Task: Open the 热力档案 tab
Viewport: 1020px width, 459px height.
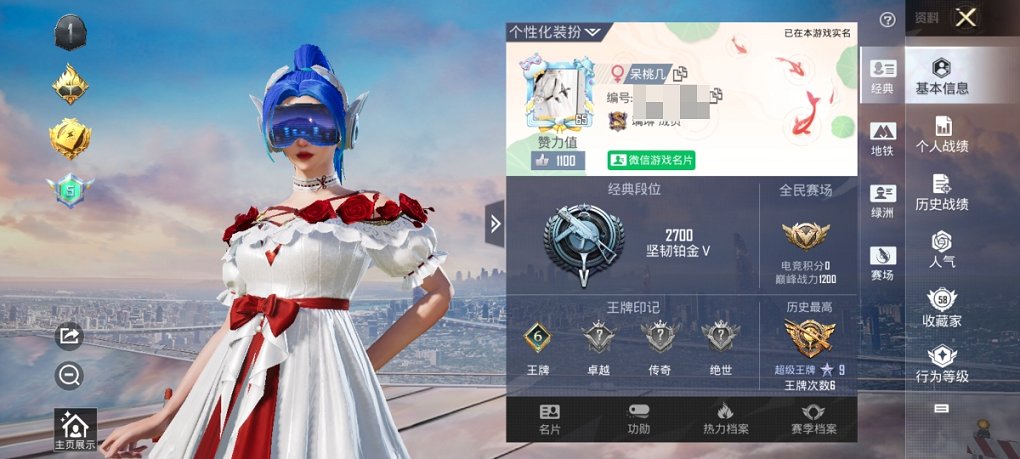Action: pos(726,419)
